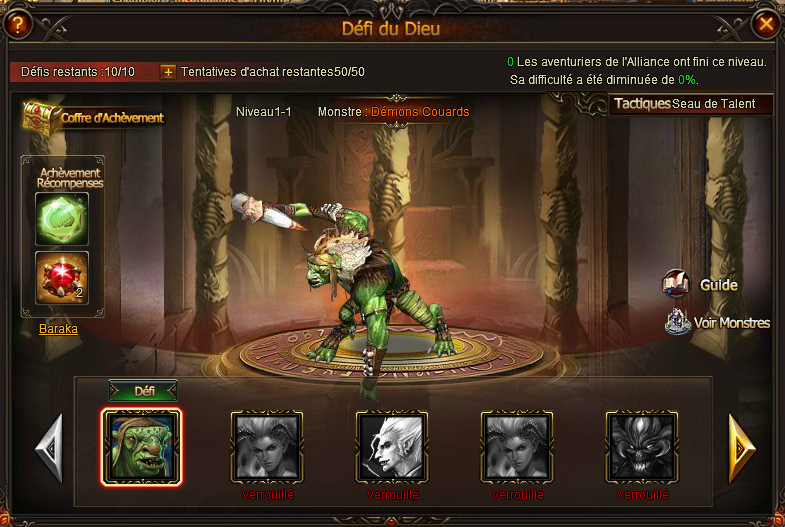Select the green goblin monster portrait
The width and height of the screenshot is (785, 527).
(x=141, y=447)
